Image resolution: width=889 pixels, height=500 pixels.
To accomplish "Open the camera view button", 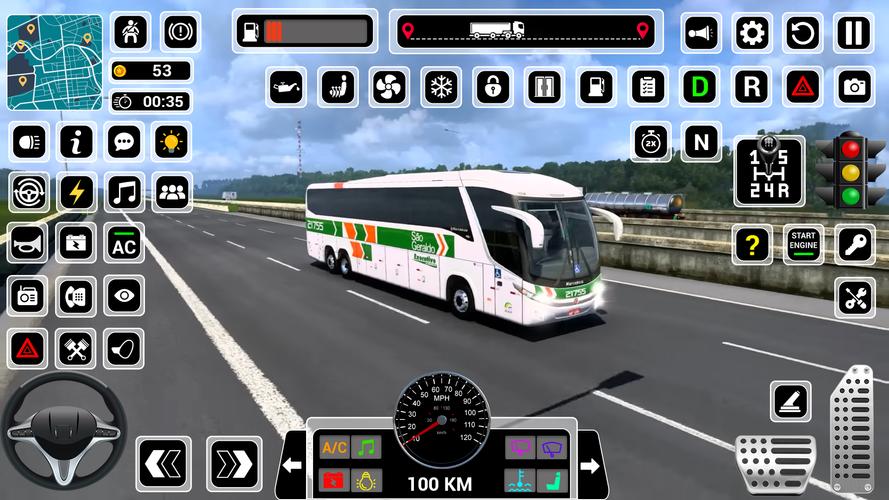I will (854, 87).
